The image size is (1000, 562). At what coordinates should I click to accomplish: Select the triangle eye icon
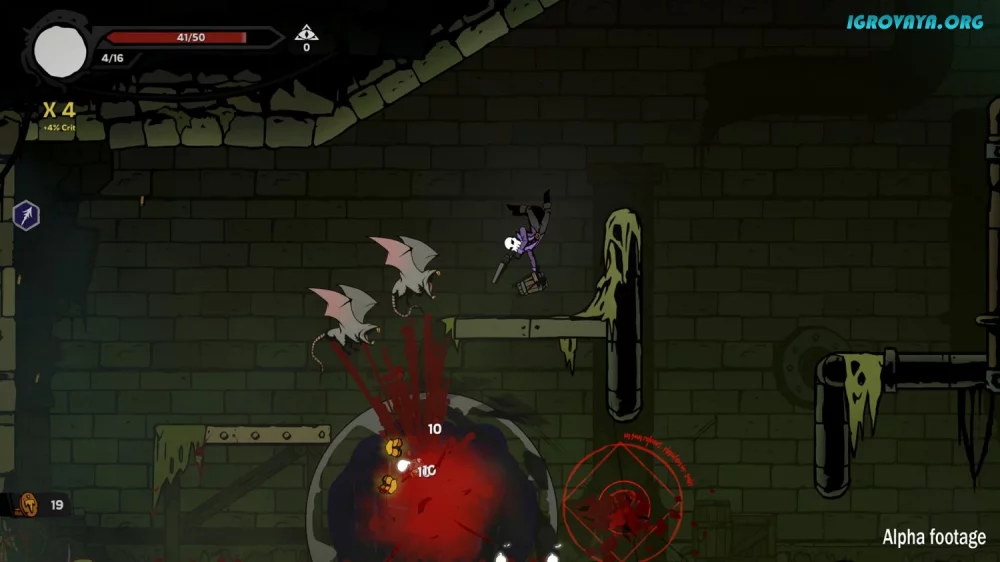(x=306, y=33)
